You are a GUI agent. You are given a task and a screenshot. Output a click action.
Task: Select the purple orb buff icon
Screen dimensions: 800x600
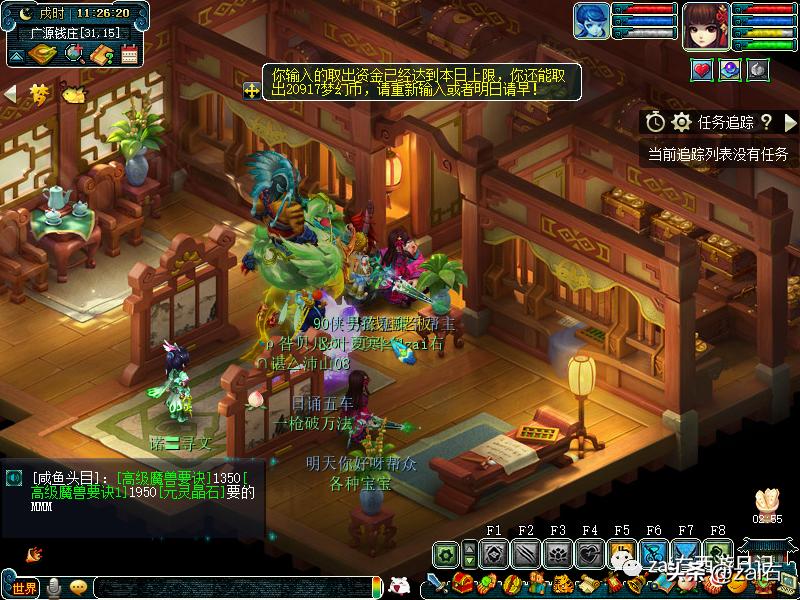point(730,69)
